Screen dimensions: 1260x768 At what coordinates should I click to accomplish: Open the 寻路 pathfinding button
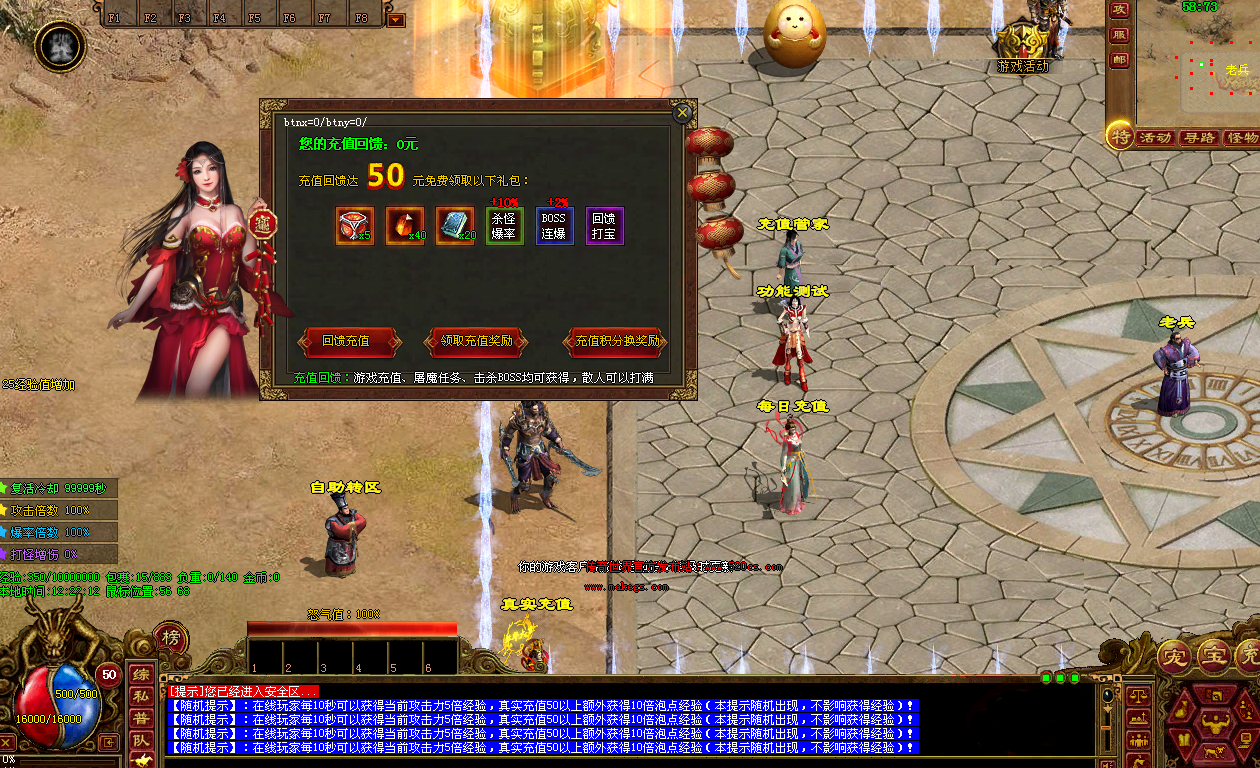click(x=1198, y=138)
